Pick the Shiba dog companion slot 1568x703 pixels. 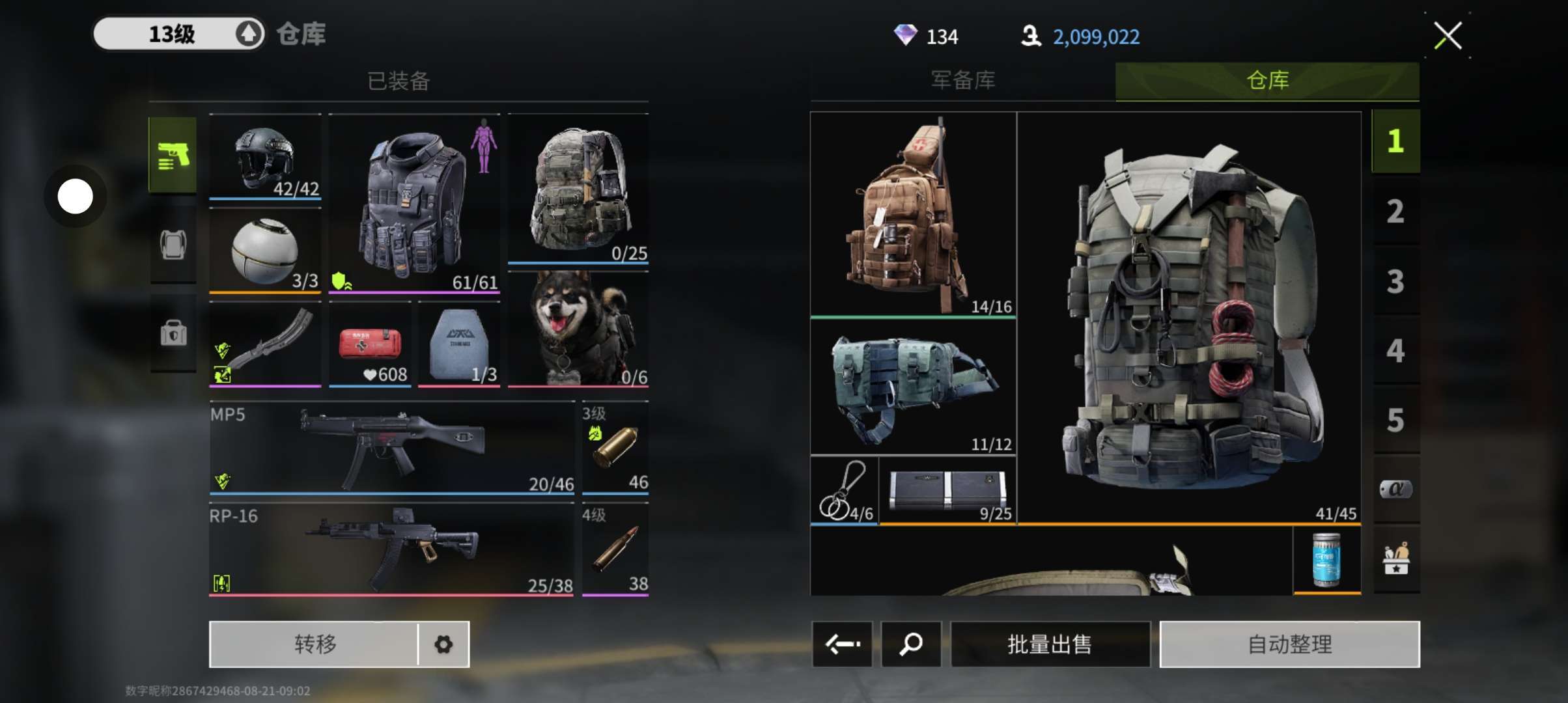pos(578,329)
